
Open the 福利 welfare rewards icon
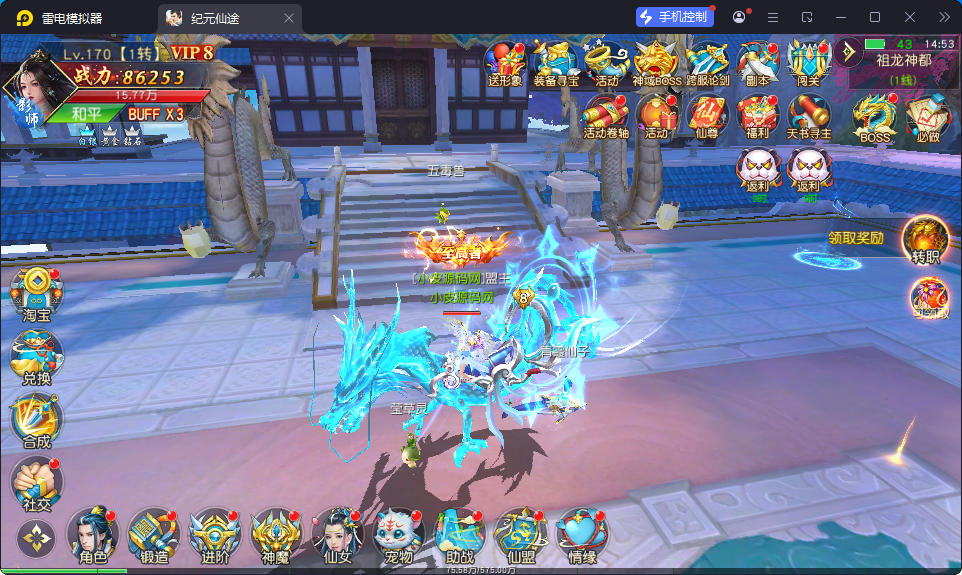pyautogui.click(x=757, y=116)
